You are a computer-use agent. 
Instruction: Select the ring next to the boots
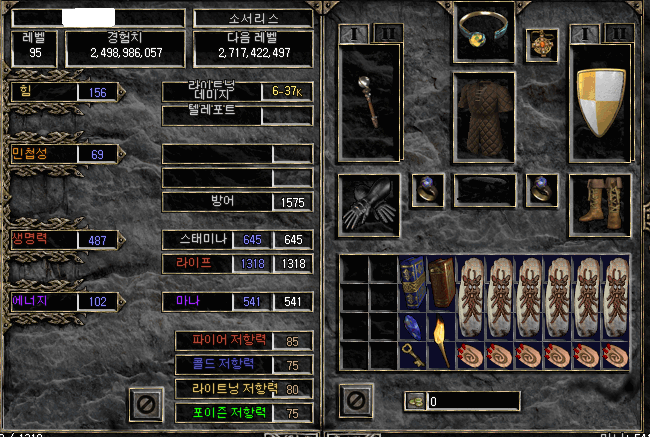click(x=541, y=189)
